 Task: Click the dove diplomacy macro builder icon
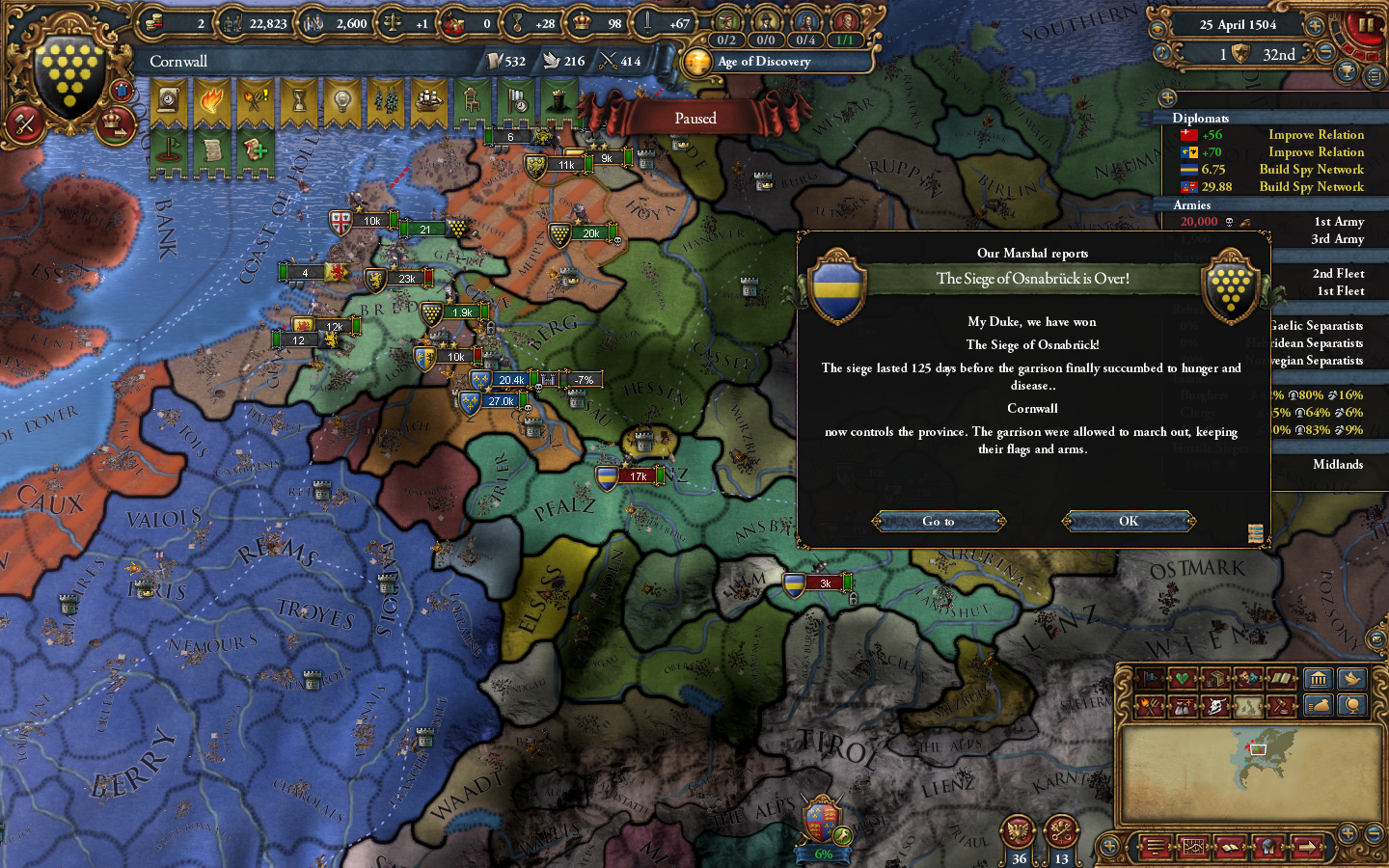pos(1353,679)
